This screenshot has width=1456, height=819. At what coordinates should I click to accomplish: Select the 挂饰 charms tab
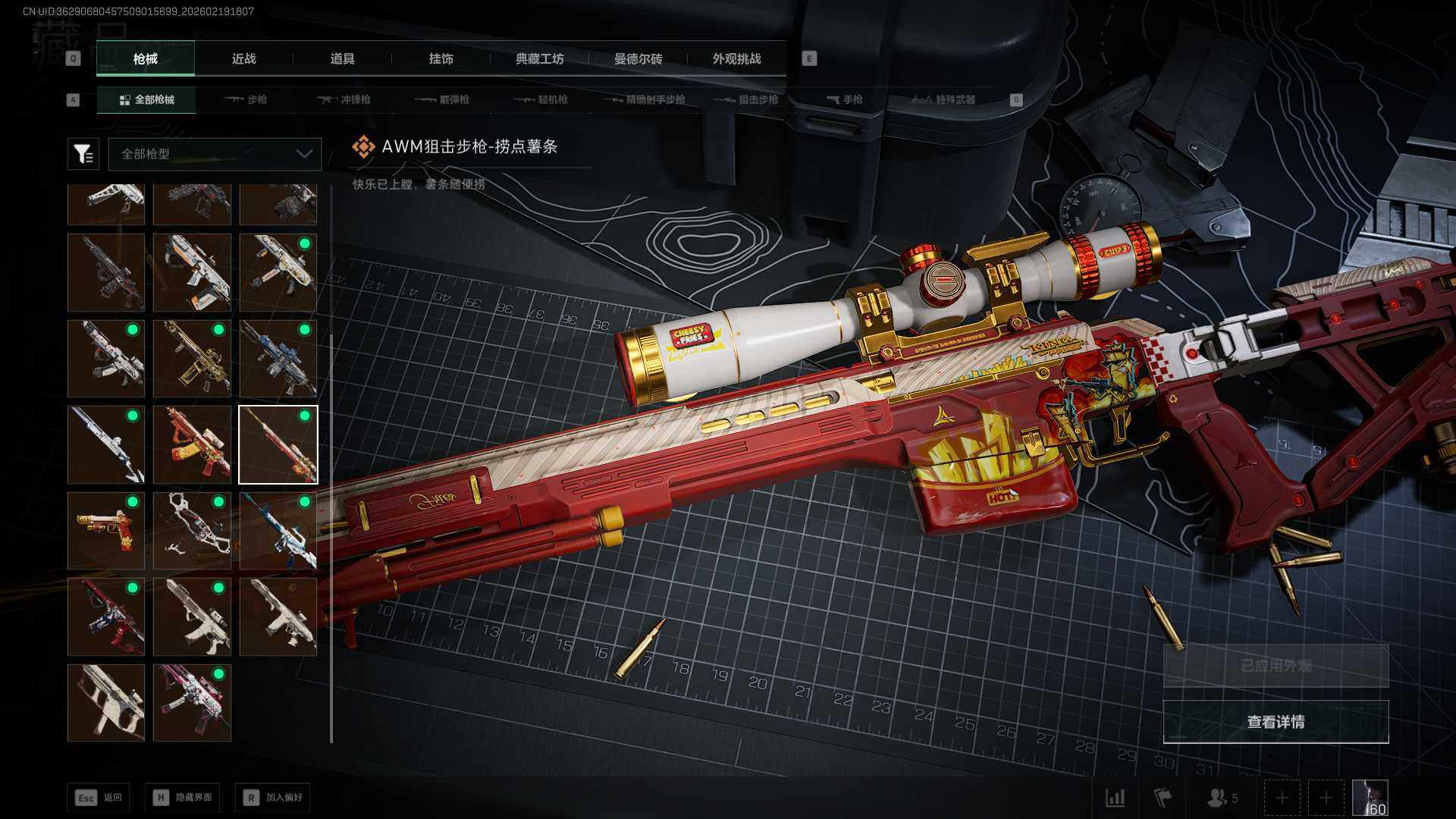441,58
